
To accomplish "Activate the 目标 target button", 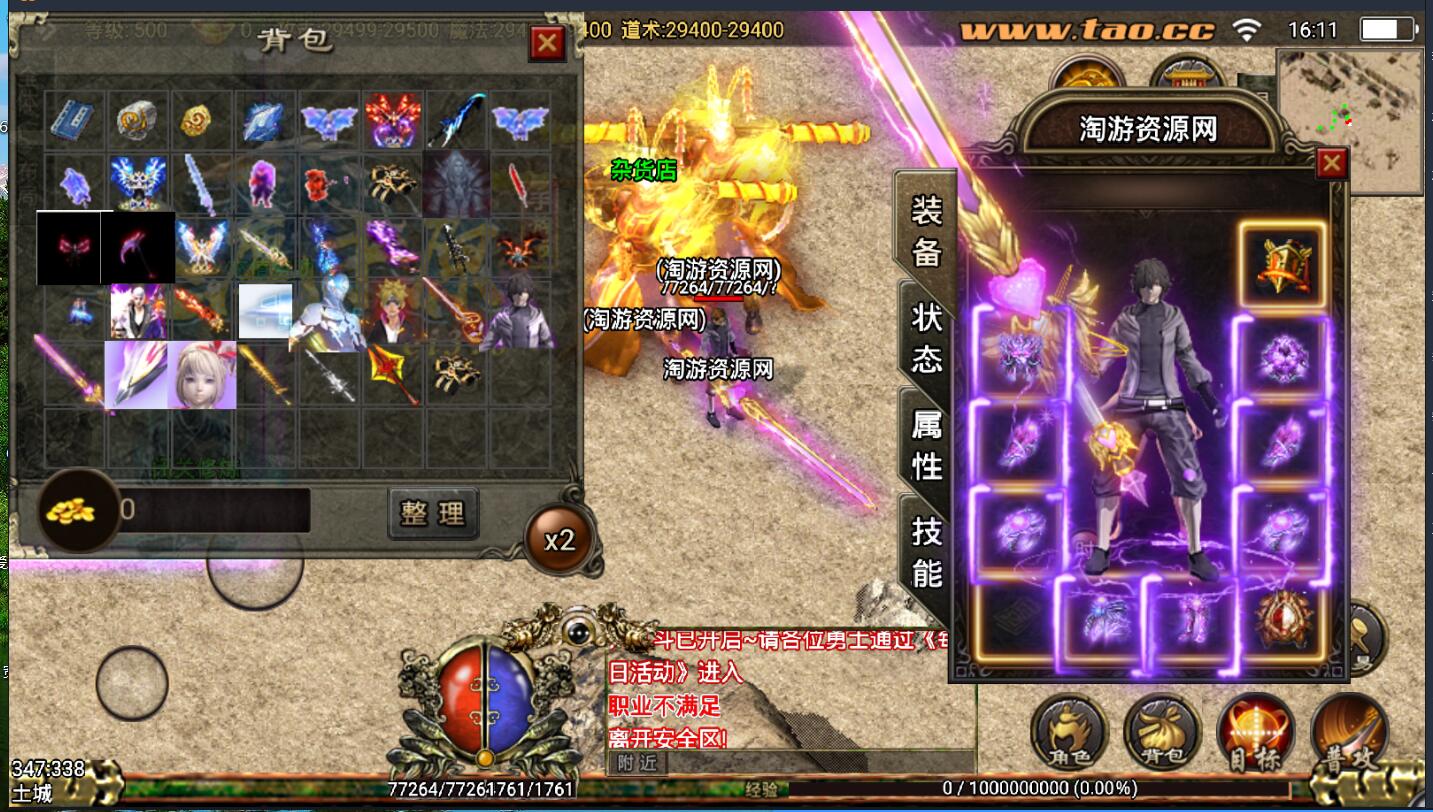I will (x=1254, y=733).
